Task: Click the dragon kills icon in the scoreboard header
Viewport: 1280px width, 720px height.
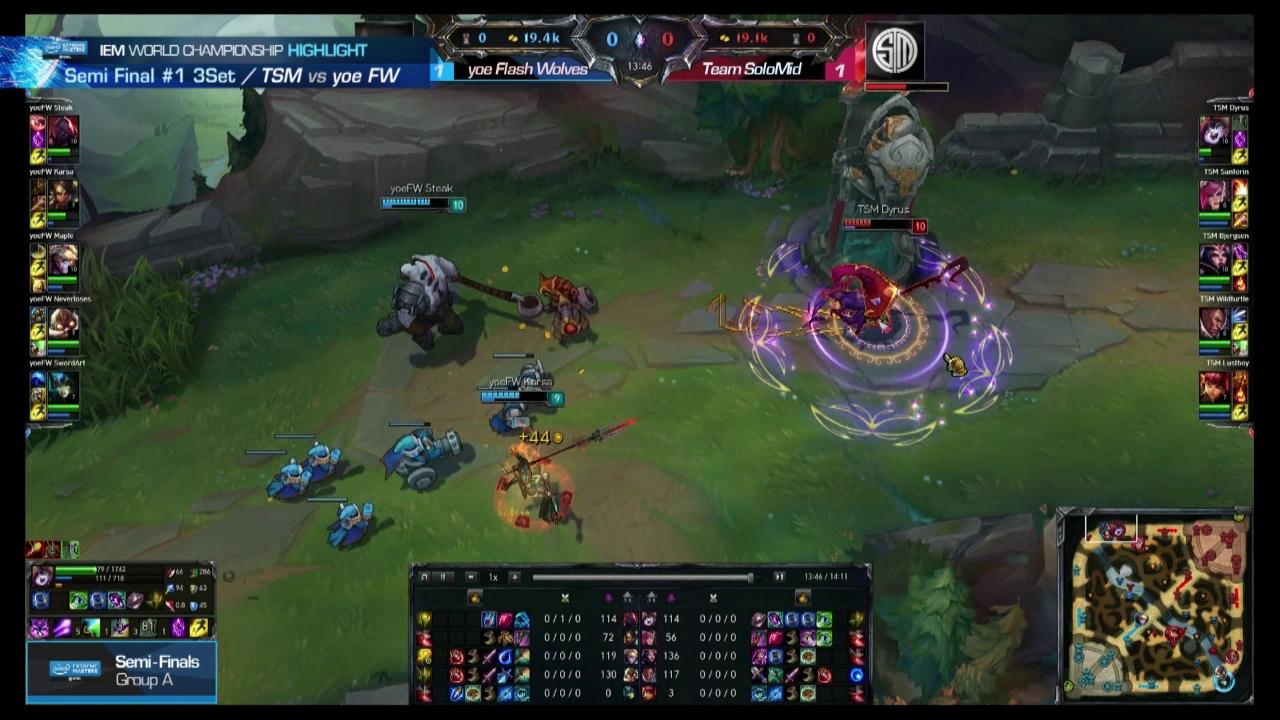Action: [x=641, y=38]
